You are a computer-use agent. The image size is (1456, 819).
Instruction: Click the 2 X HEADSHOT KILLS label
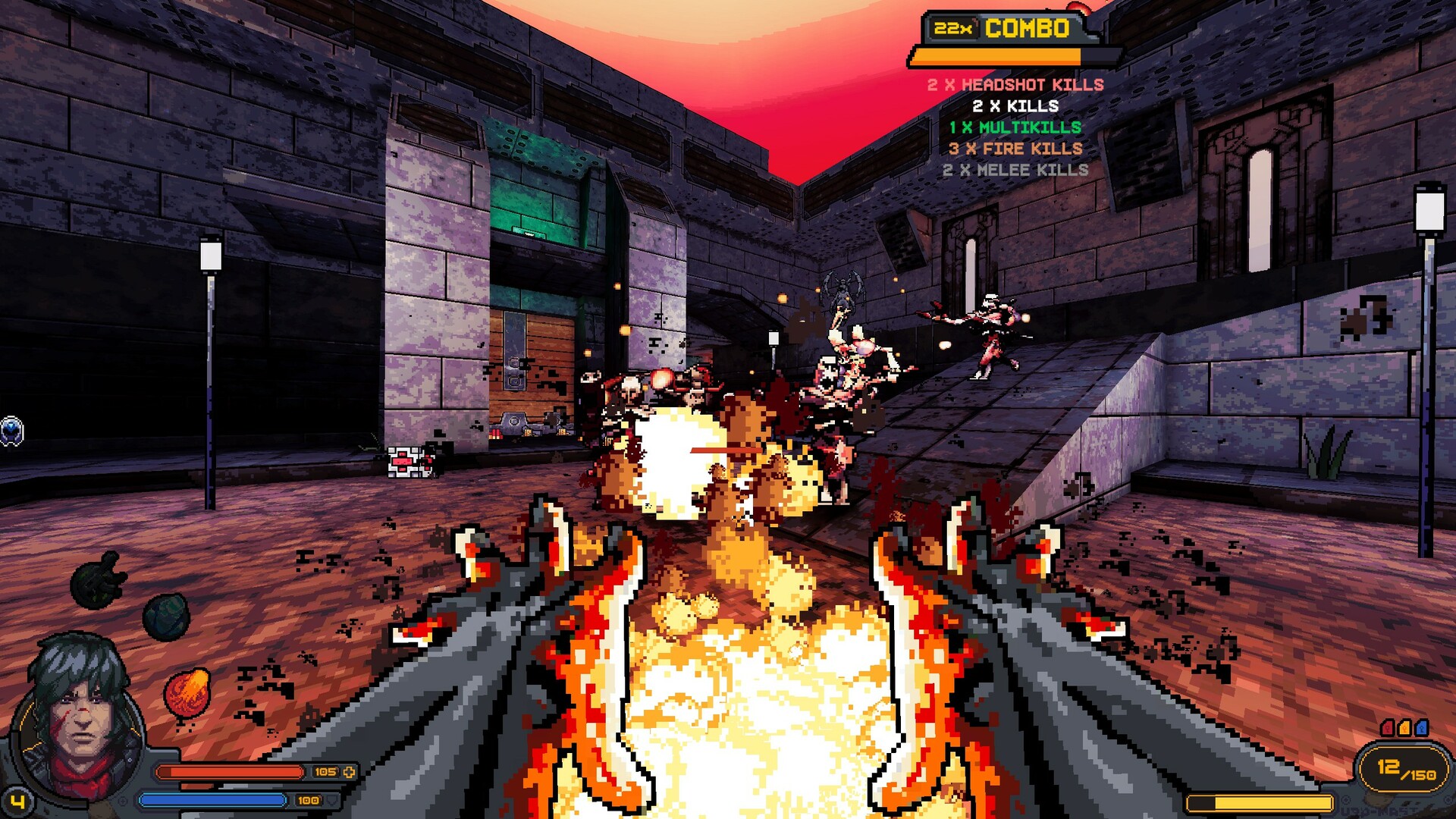pyautogui.click(x=1014, y=86)
